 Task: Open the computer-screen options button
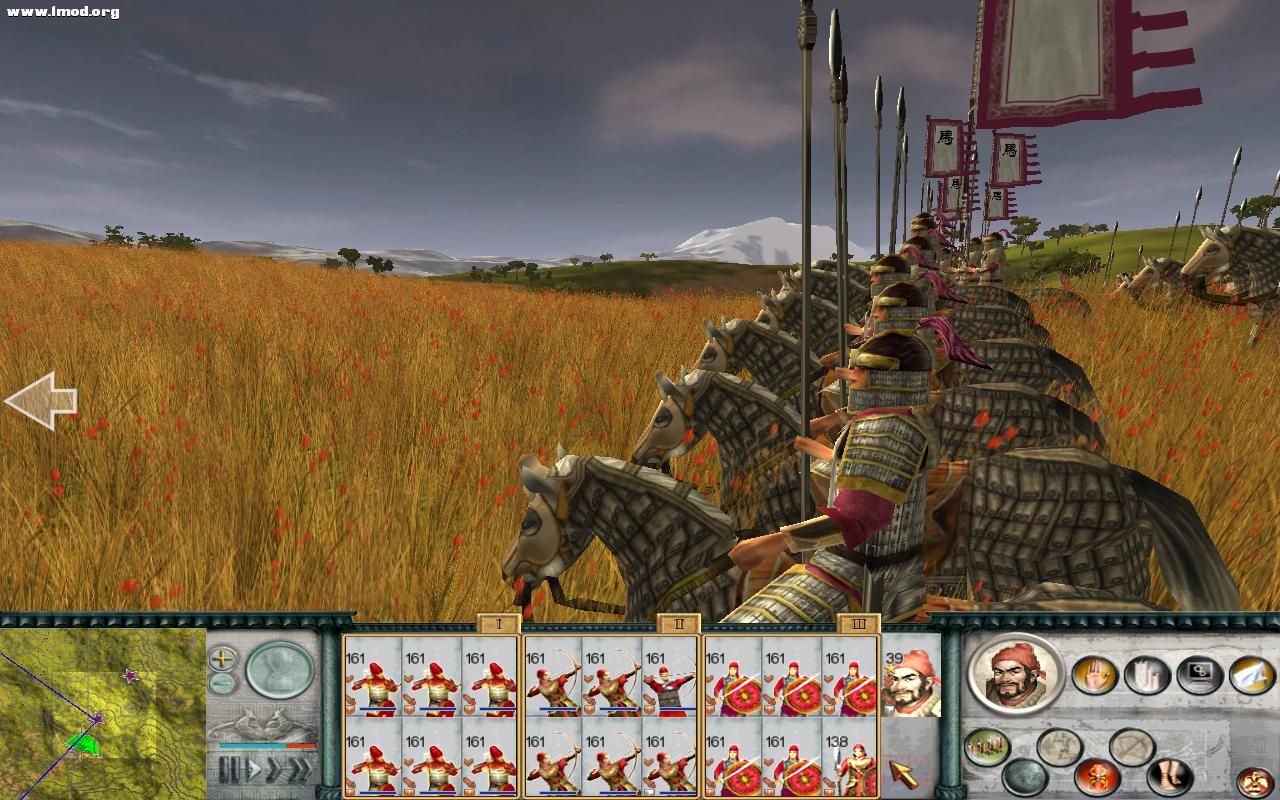click(x=1198, y=675)
